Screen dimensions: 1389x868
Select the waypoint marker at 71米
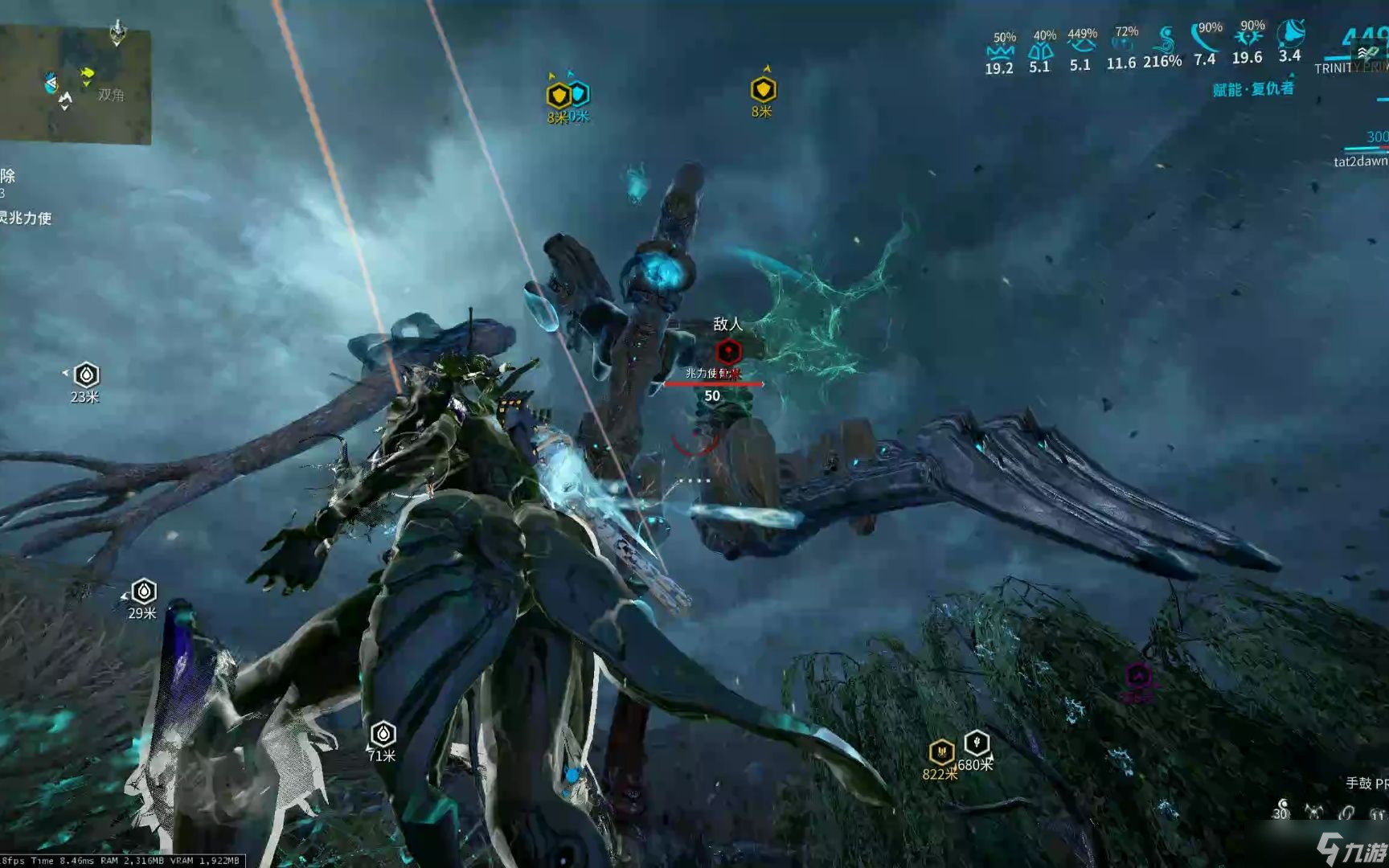pos(383,733)
